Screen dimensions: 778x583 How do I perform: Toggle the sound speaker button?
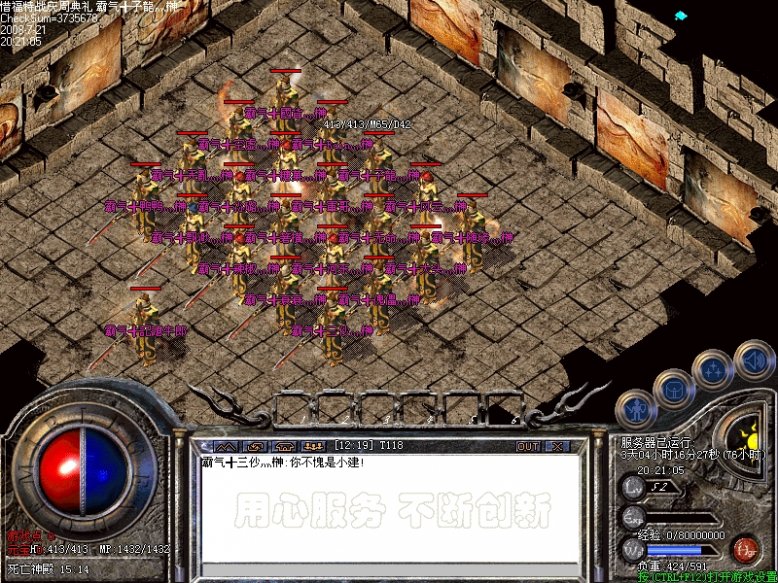752,357
